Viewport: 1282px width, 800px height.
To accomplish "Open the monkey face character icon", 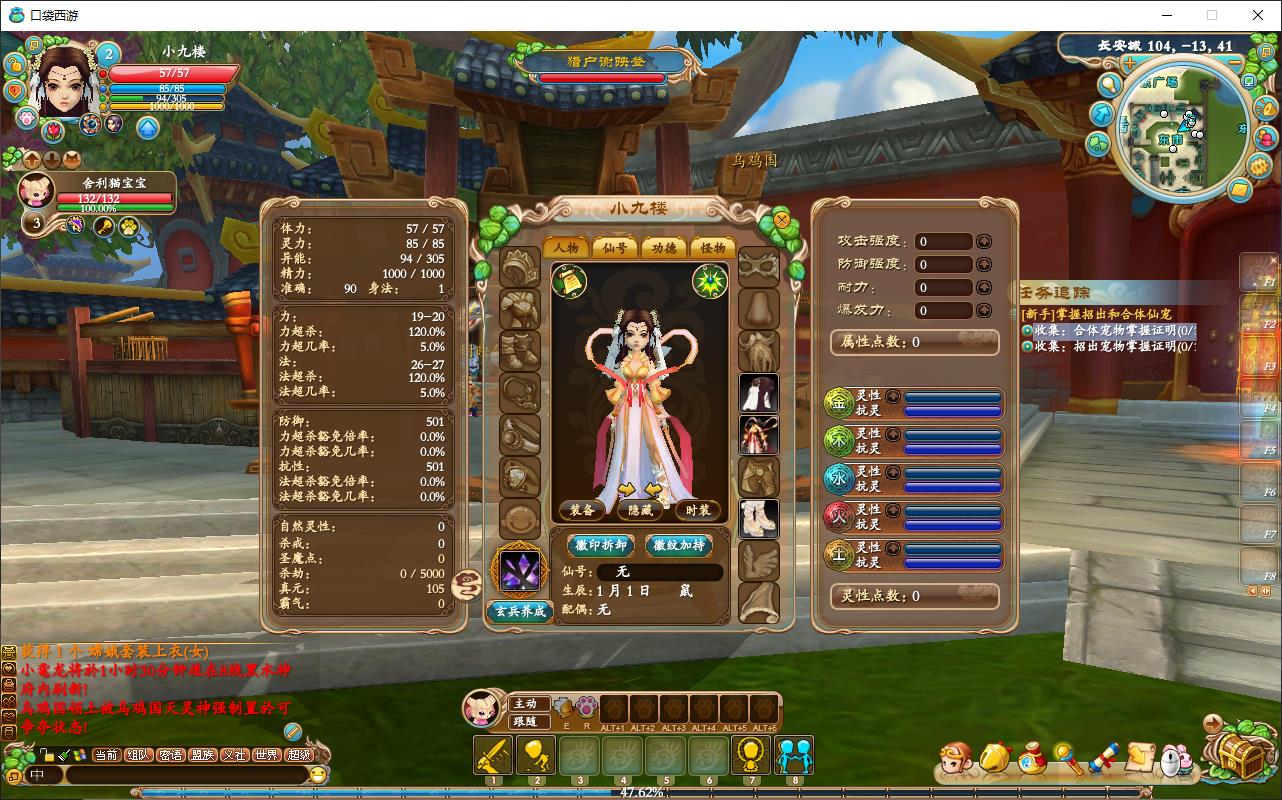I will [959, 762].
